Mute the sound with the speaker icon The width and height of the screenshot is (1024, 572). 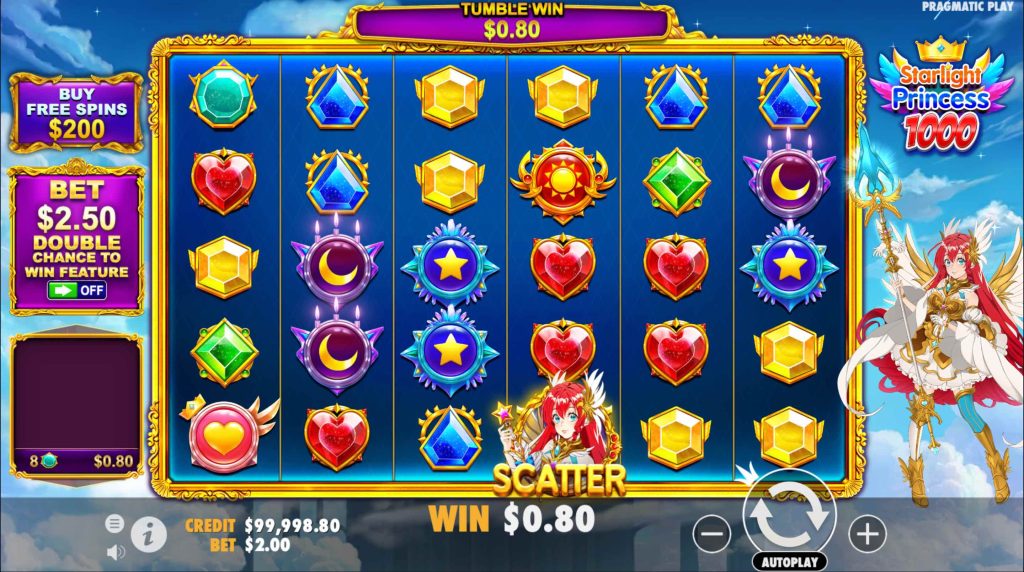[114, 550]
